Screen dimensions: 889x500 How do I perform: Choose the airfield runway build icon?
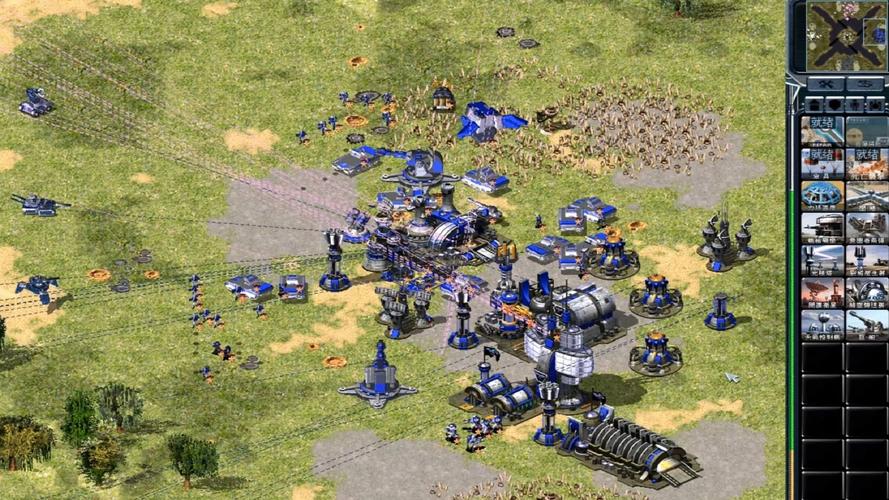[x=866, y=195]
